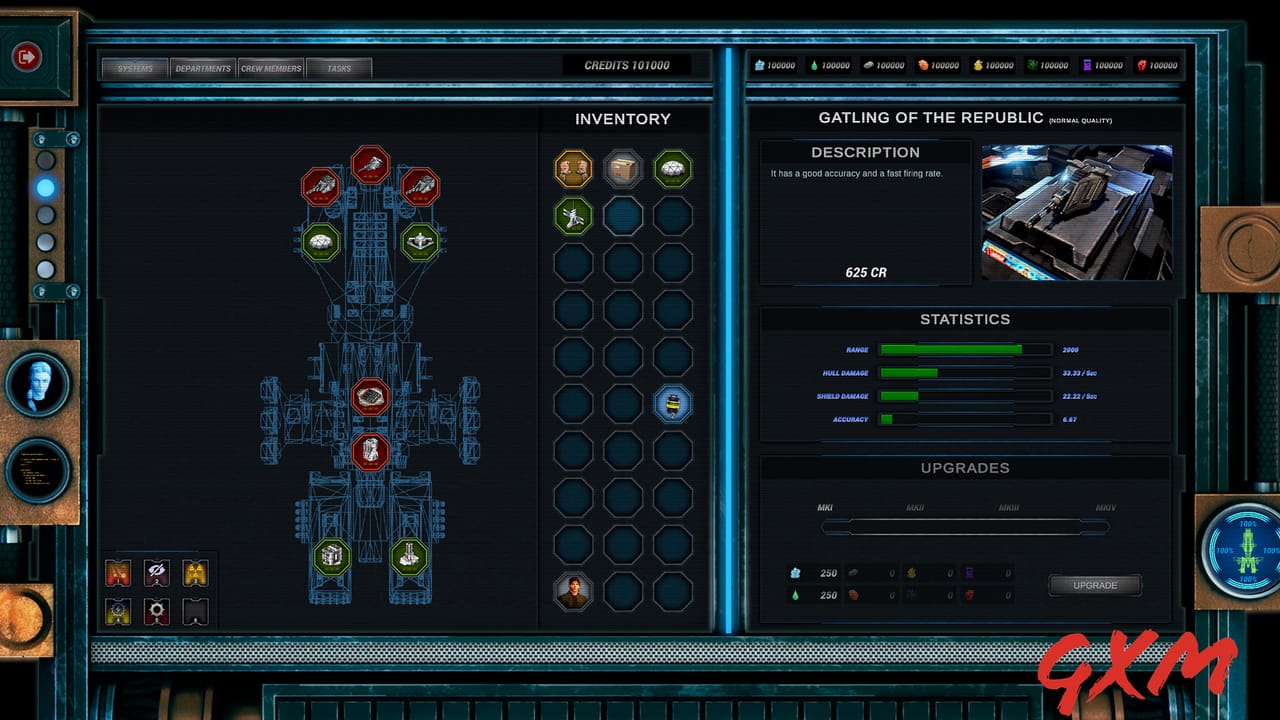Open the Tasks tab
The image size is (1280, 720).
tap(339, 68)
